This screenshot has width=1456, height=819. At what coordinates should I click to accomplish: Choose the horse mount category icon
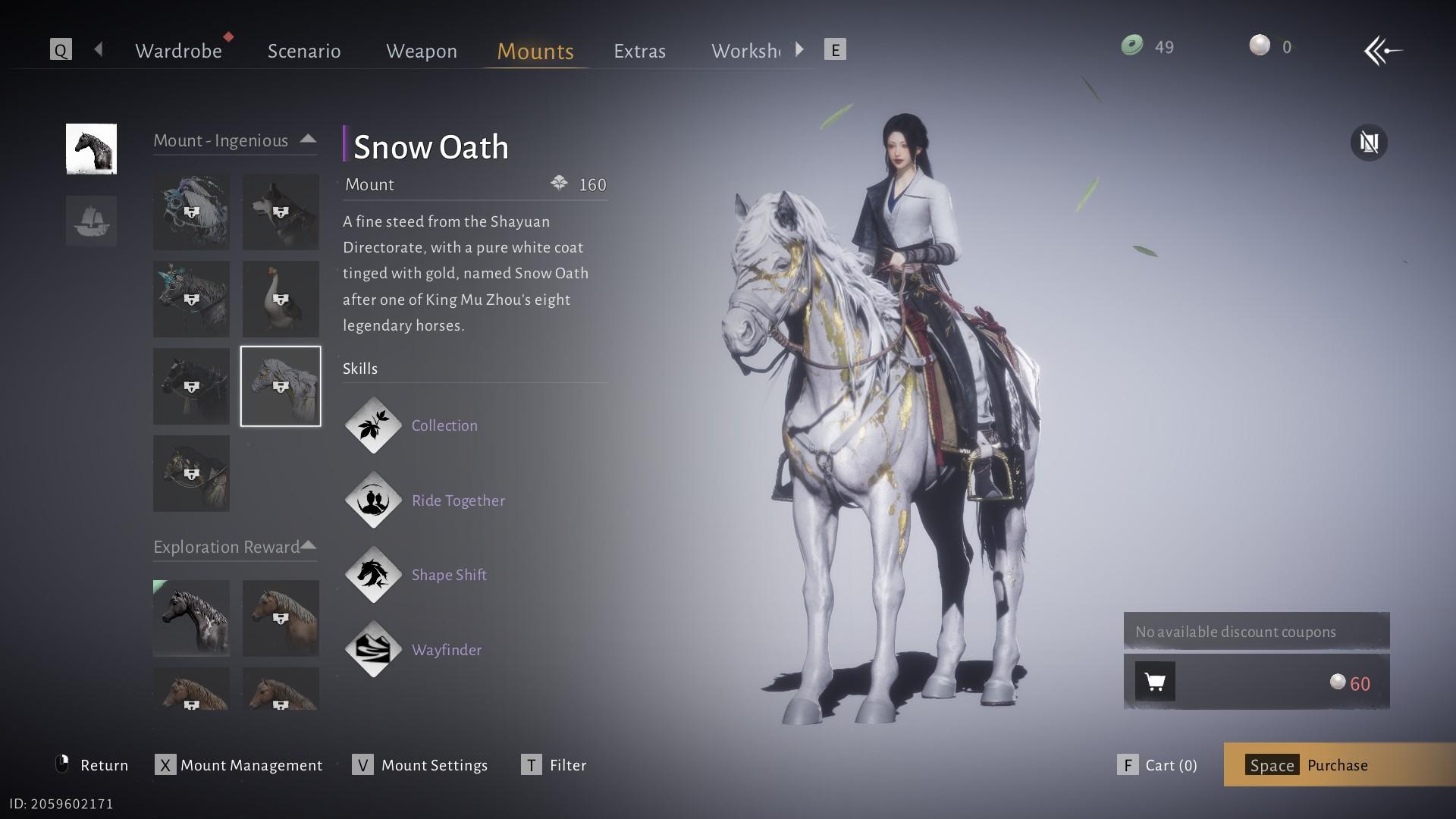tap(91, 149)
